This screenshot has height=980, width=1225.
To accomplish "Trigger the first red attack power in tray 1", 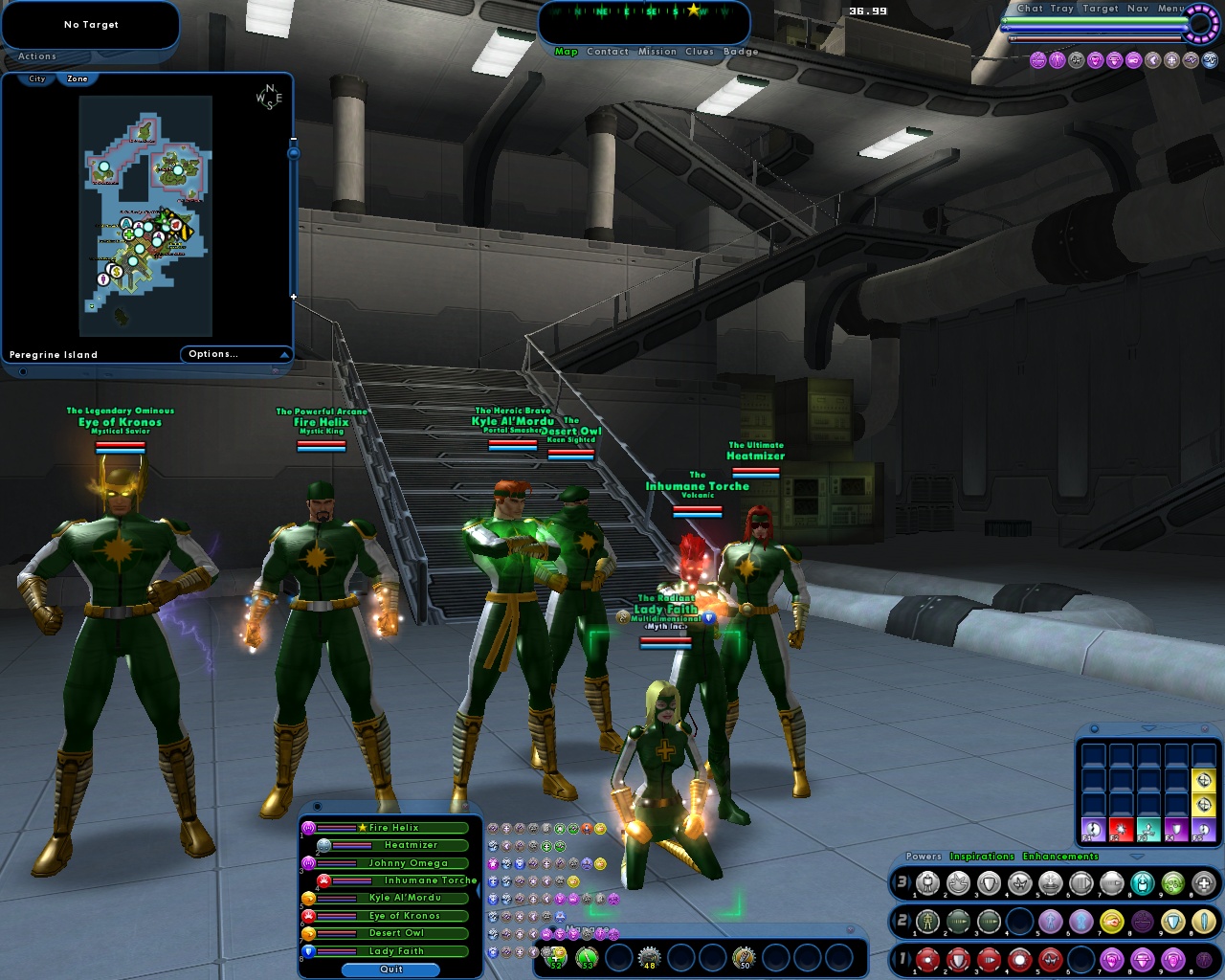I will point(927,959).
